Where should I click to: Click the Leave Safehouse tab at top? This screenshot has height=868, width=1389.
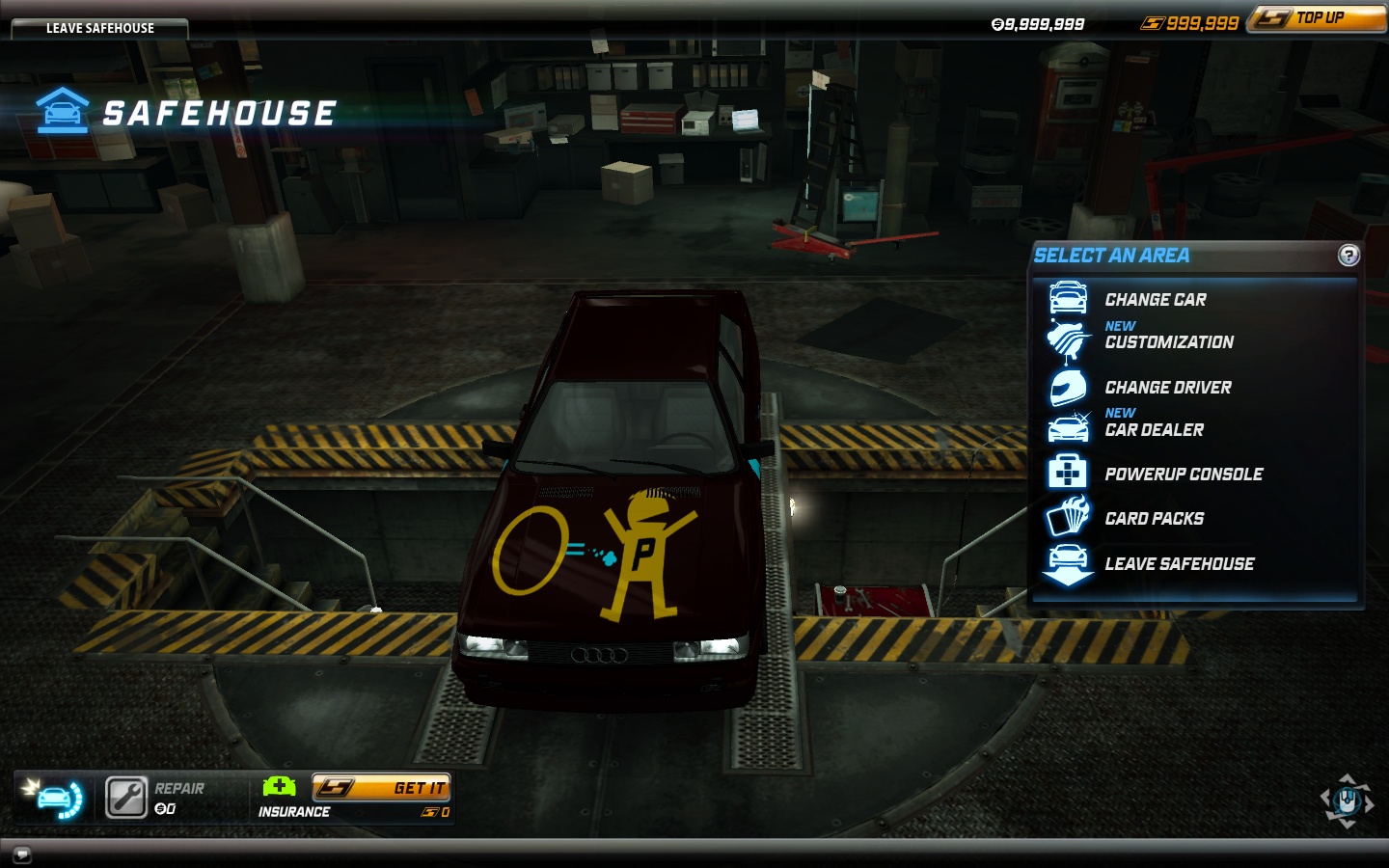(x=99, y=28)
